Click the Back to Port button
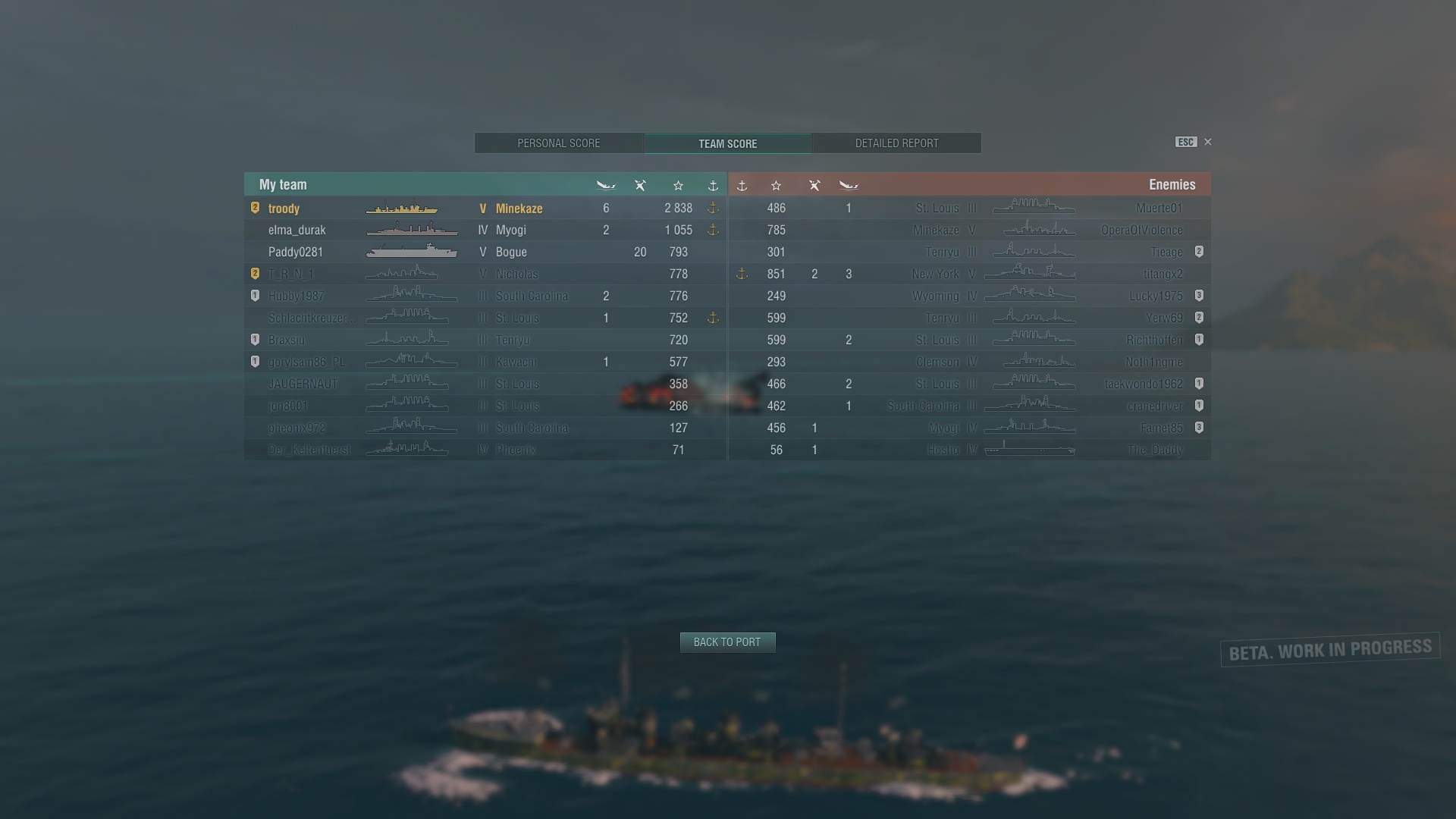 click(727, 642)
